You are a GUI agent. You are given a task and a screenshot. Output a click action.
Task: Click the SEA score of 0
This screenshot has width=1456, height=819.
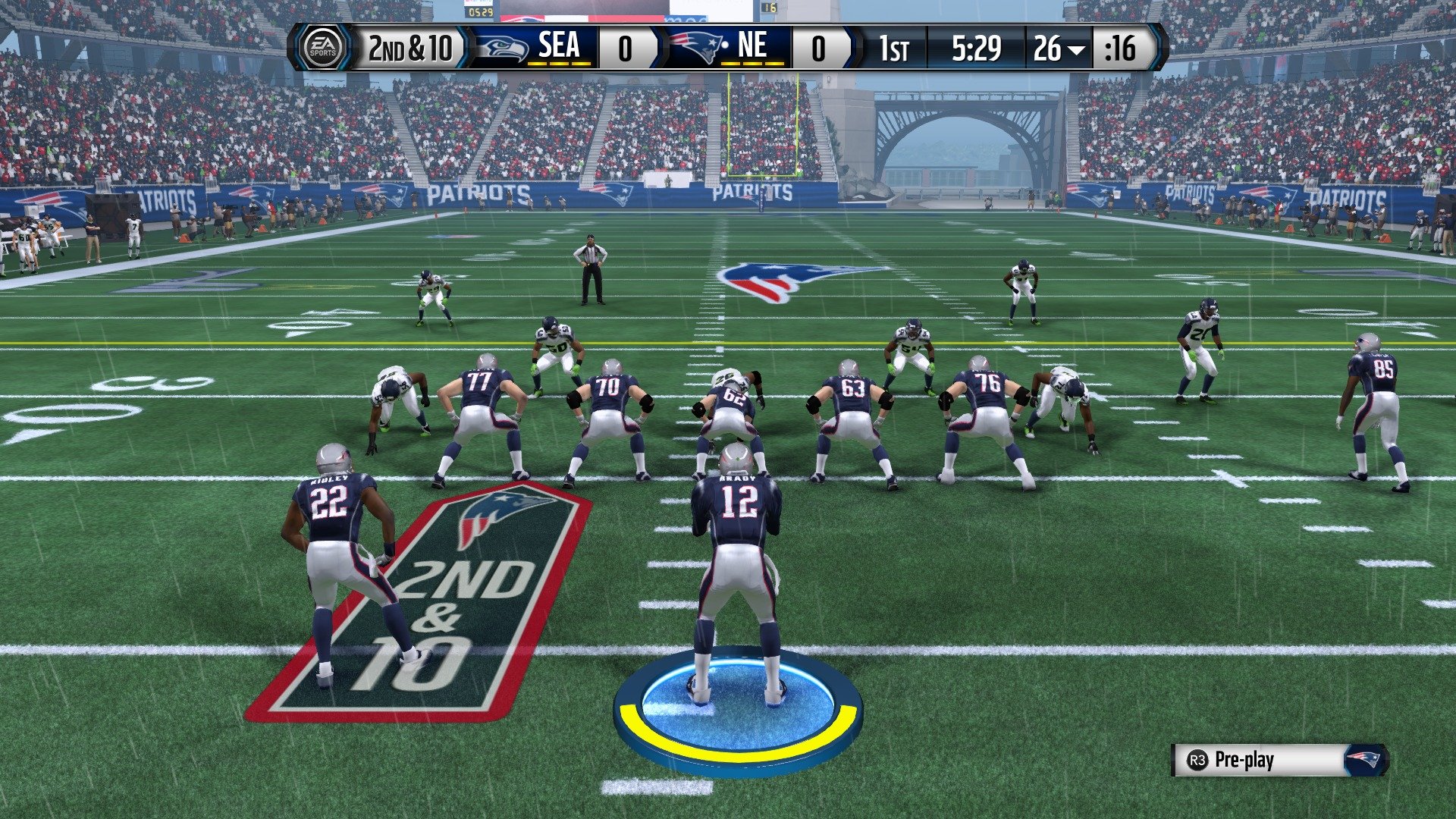[x=626, y=48]
